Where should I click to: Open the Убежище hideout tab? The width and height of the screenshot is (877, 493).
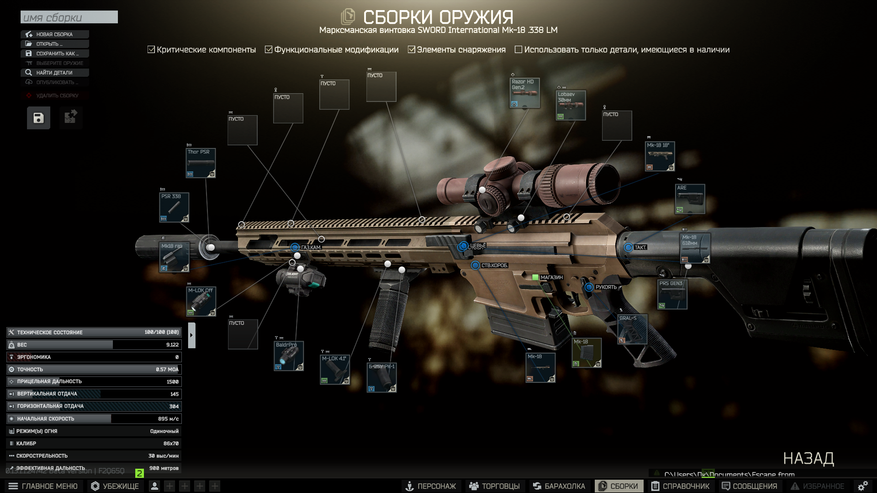115,486
